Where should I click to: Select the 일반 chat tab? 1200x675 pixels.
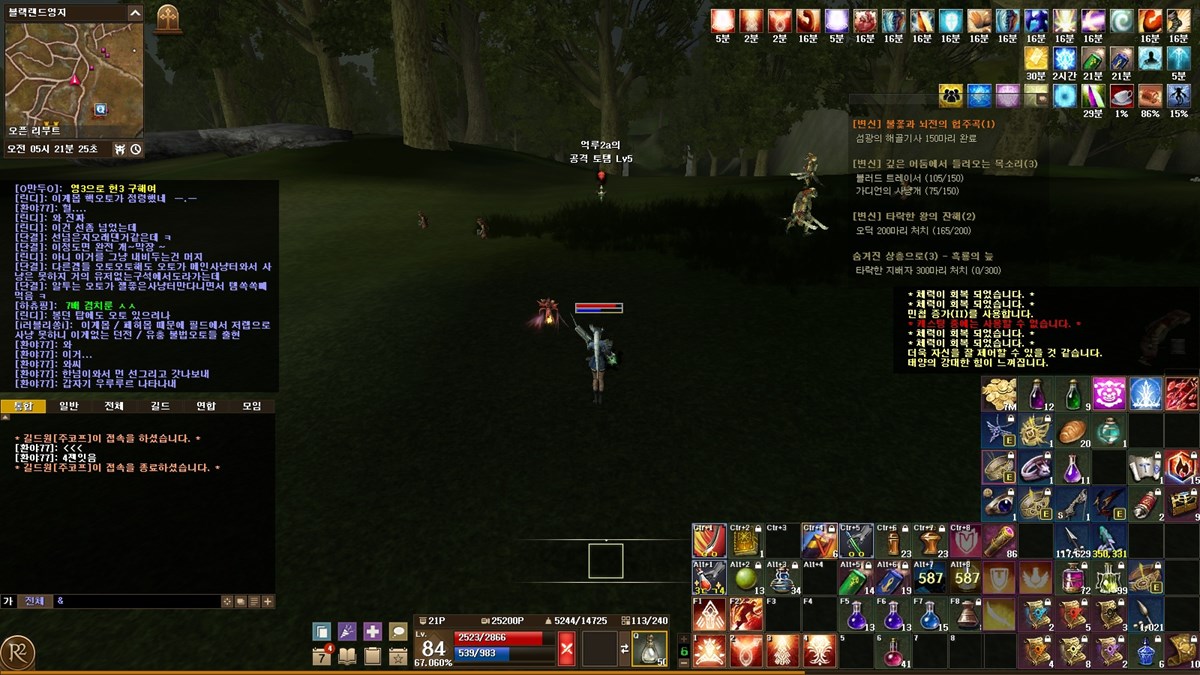[68, 406]
